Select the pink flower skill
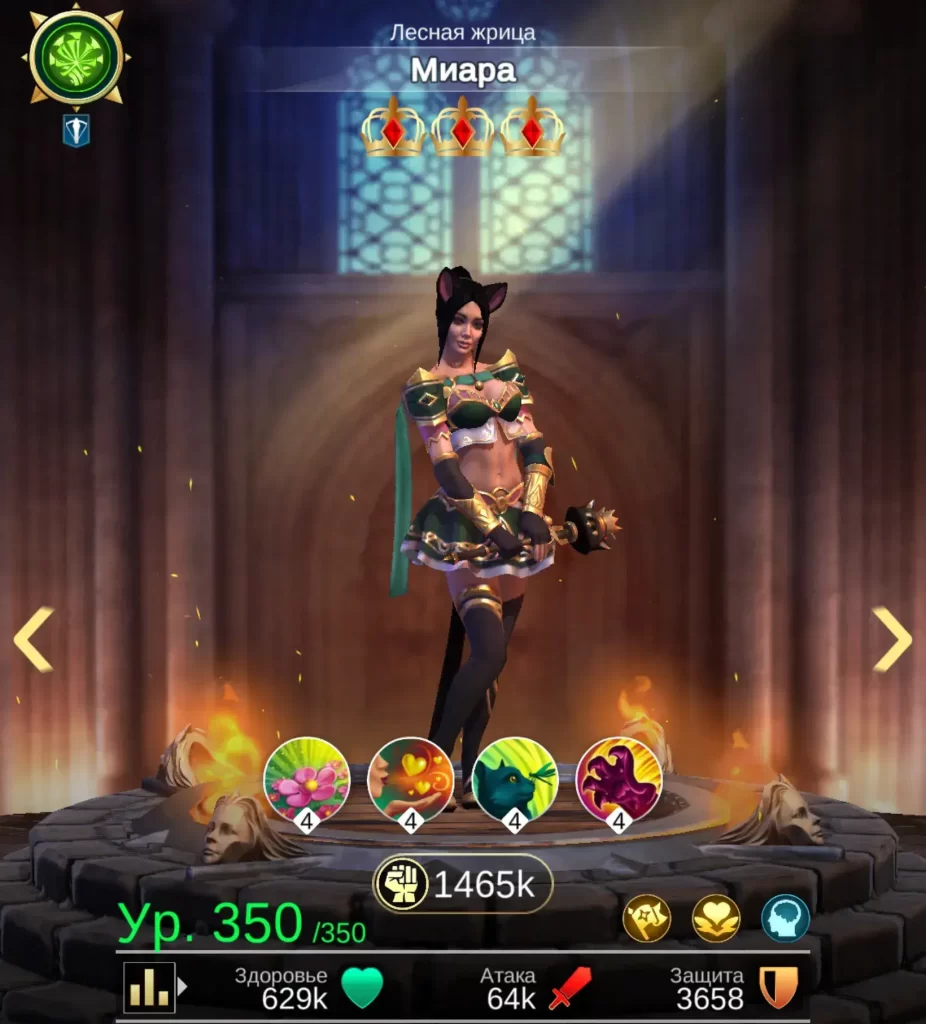 coord(307,780)
